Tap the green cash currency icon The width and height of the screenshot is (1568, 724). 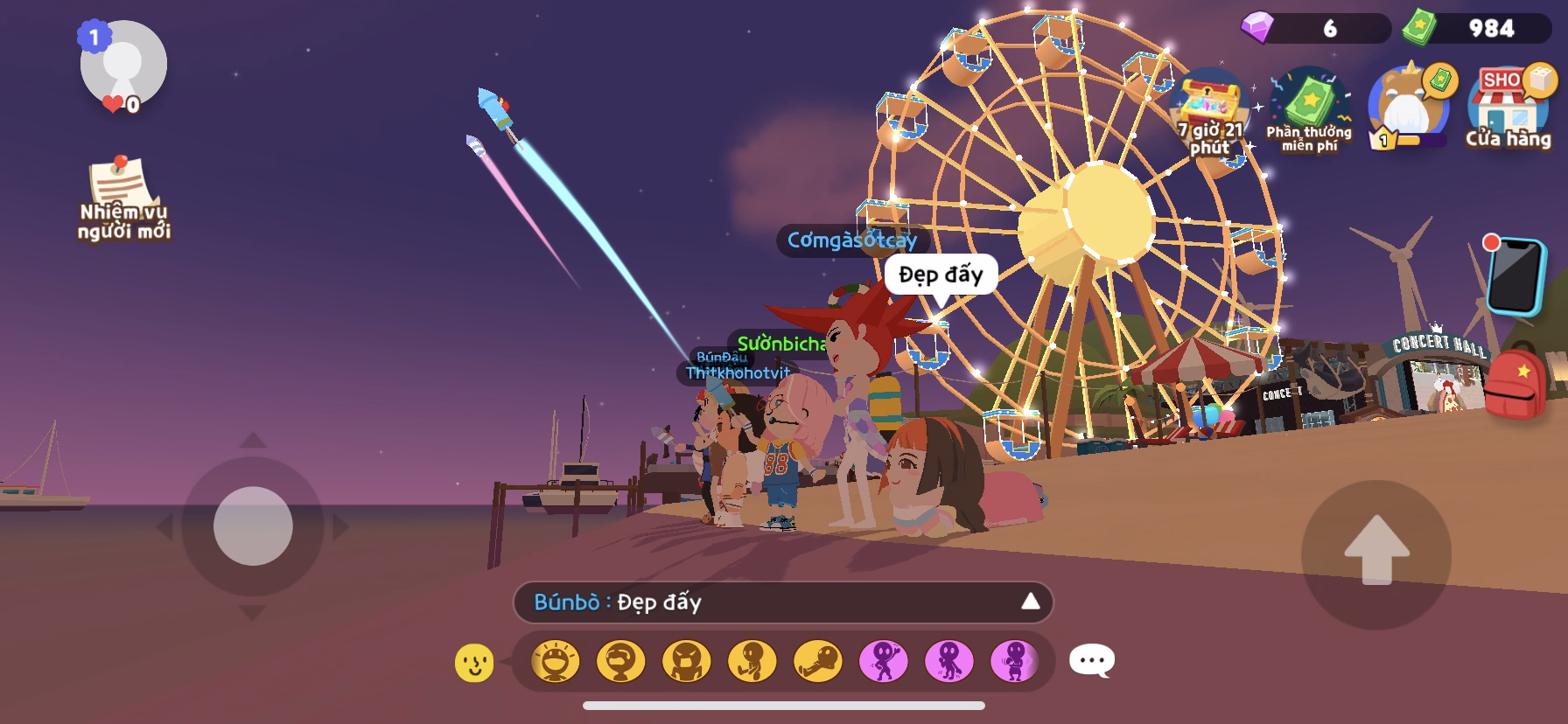click(1419, 28)
